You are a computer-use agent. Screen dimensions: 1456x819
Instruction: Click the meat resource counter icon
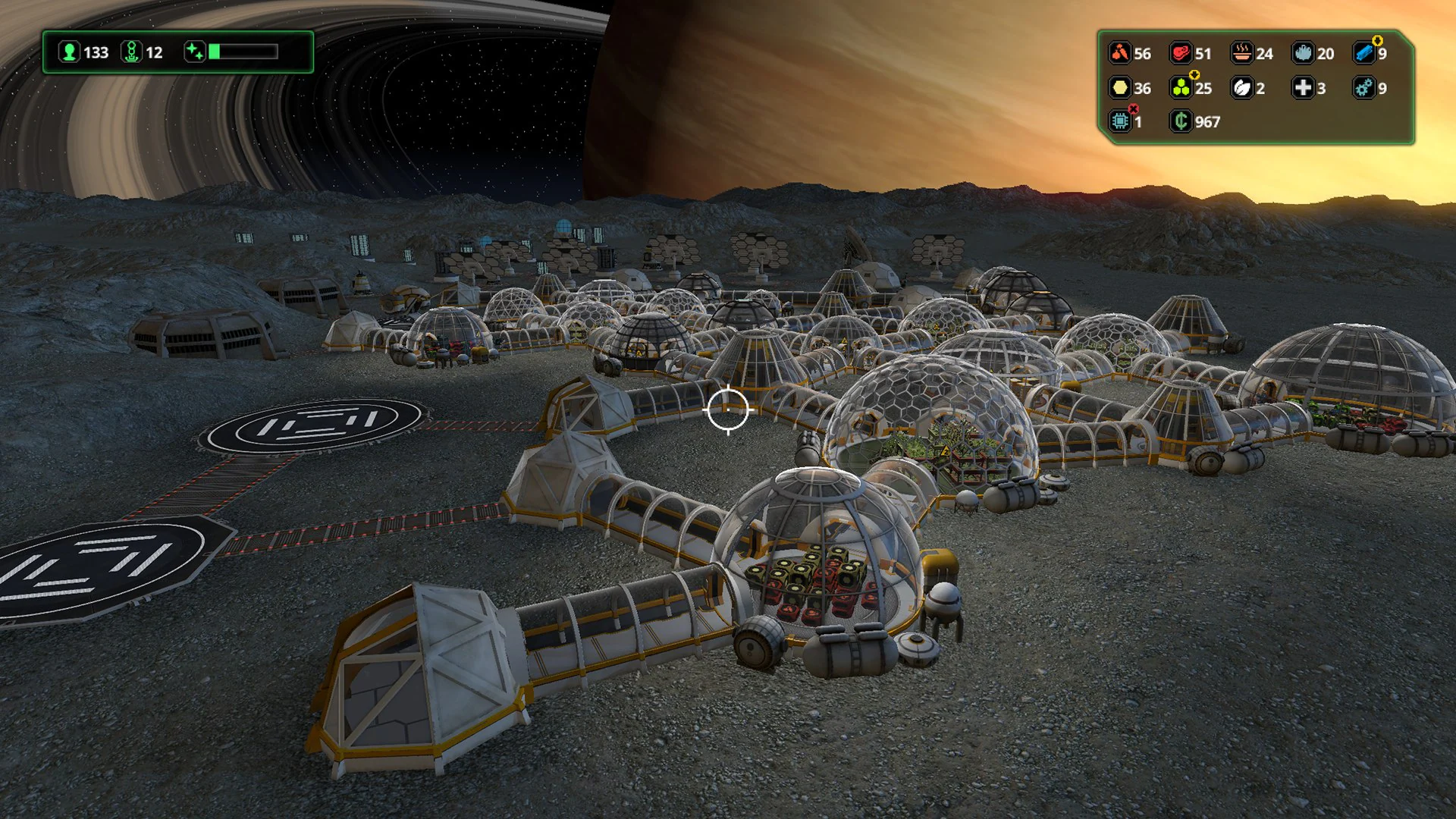click(1181, 53)
